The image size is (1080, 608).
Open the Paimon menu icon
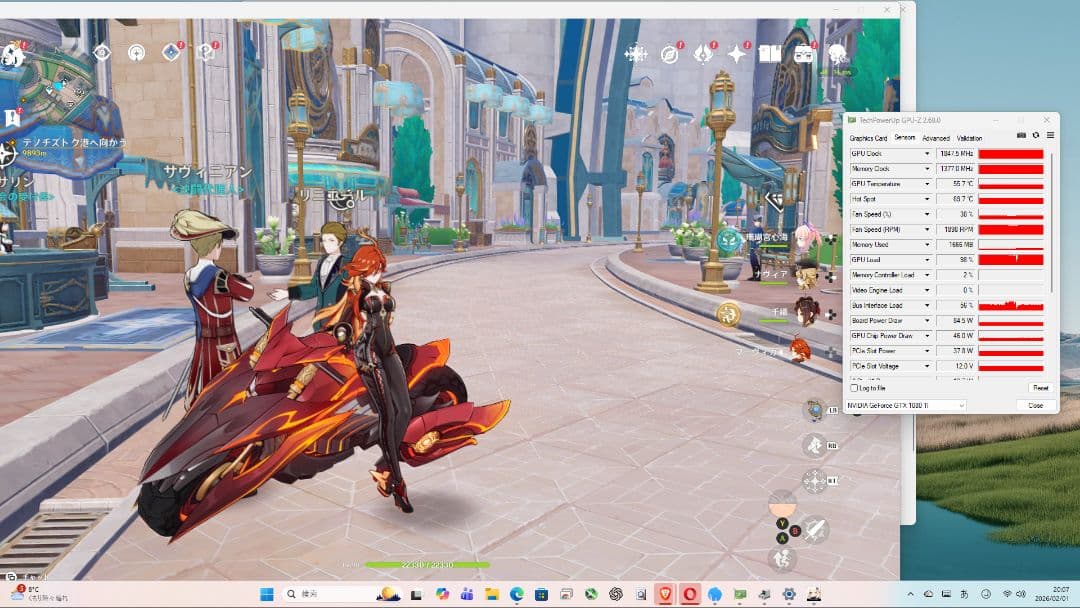[x=11, y=53]
